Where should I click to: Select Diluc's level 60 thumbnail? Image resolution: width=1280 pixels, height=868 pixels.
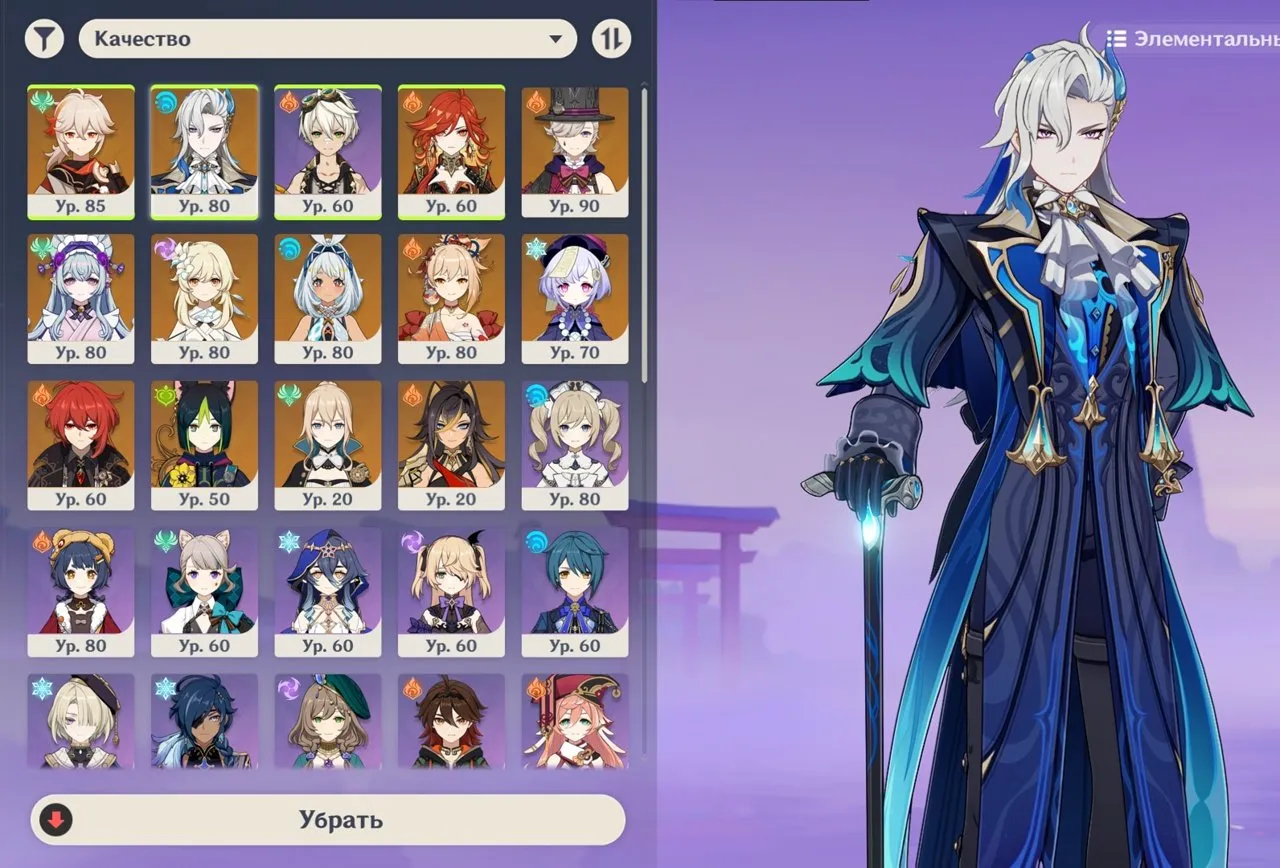pyautogui.click(x=81, y=442)
